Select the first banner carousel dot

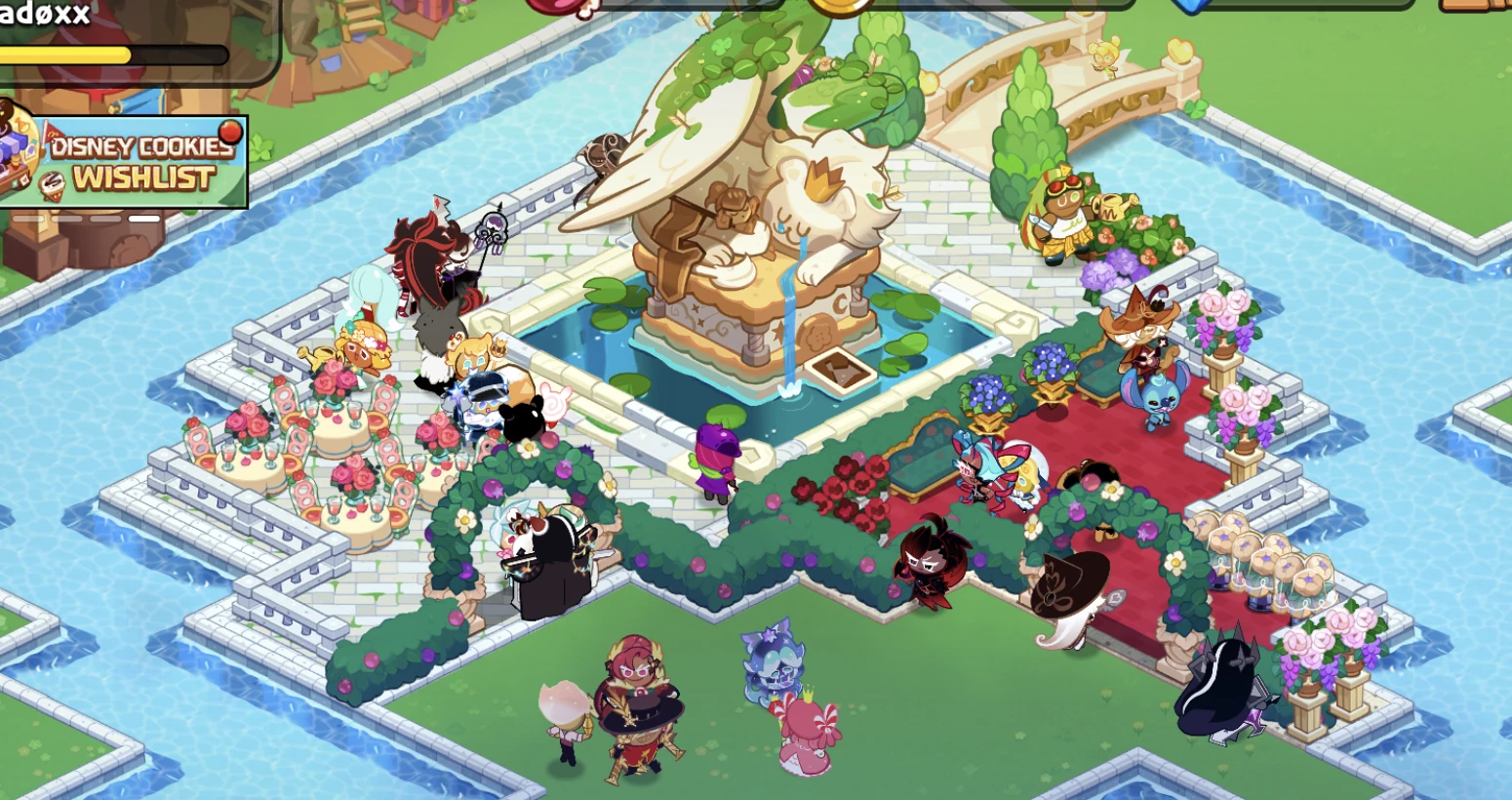[x=28, y=220]
